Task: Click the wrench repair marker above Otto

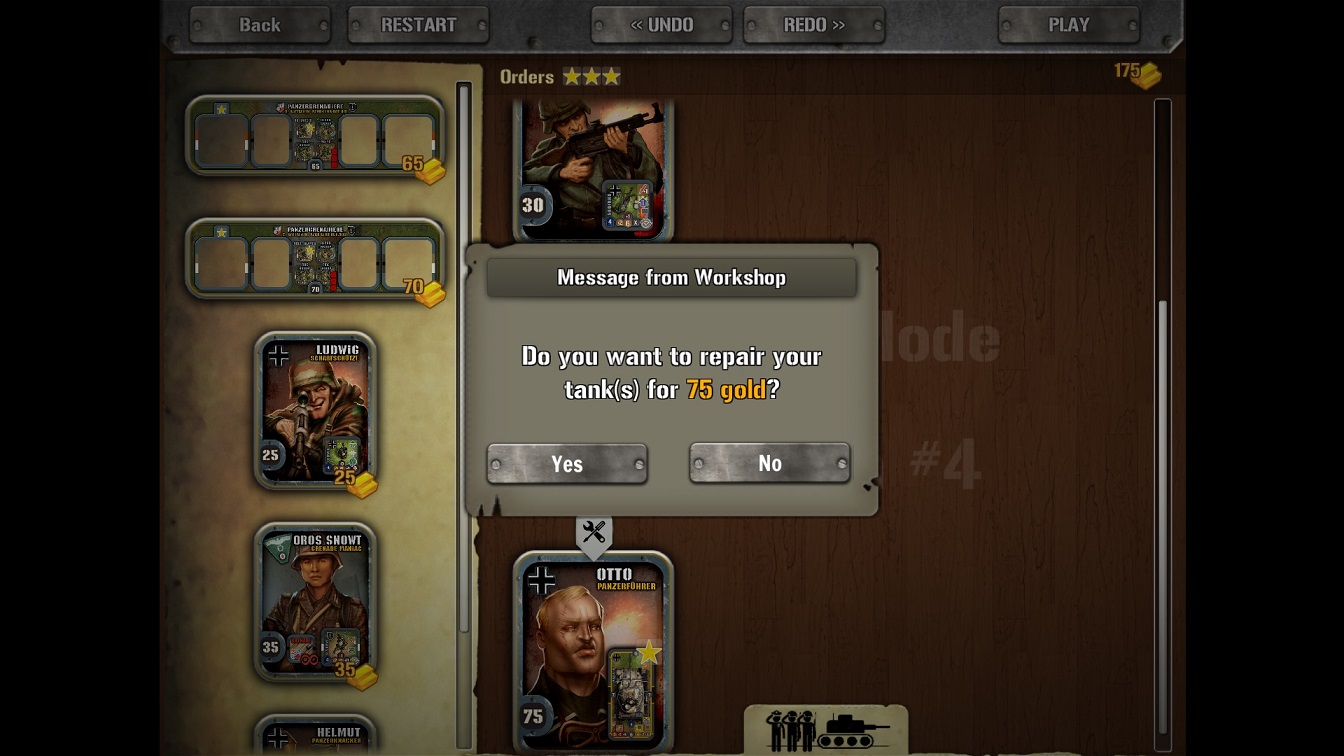Action: [x=594, y=533]
